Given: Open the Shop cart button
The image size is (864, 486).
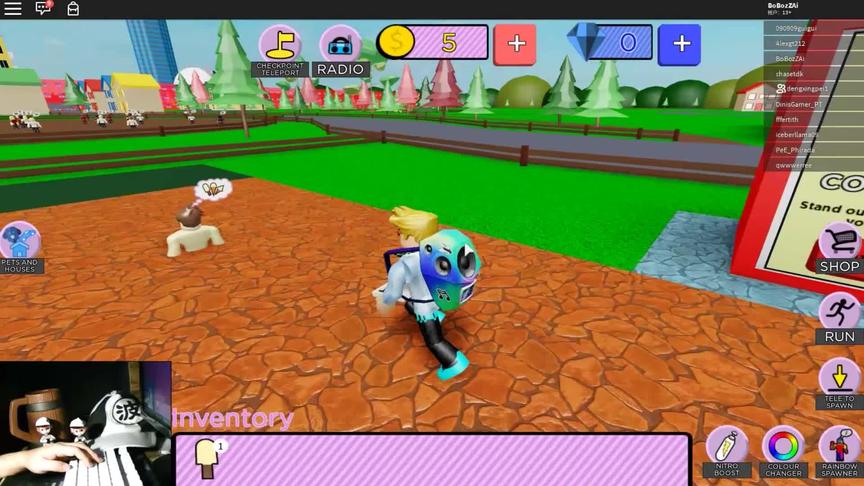Looking at the screenshot, I should (839, 248).
